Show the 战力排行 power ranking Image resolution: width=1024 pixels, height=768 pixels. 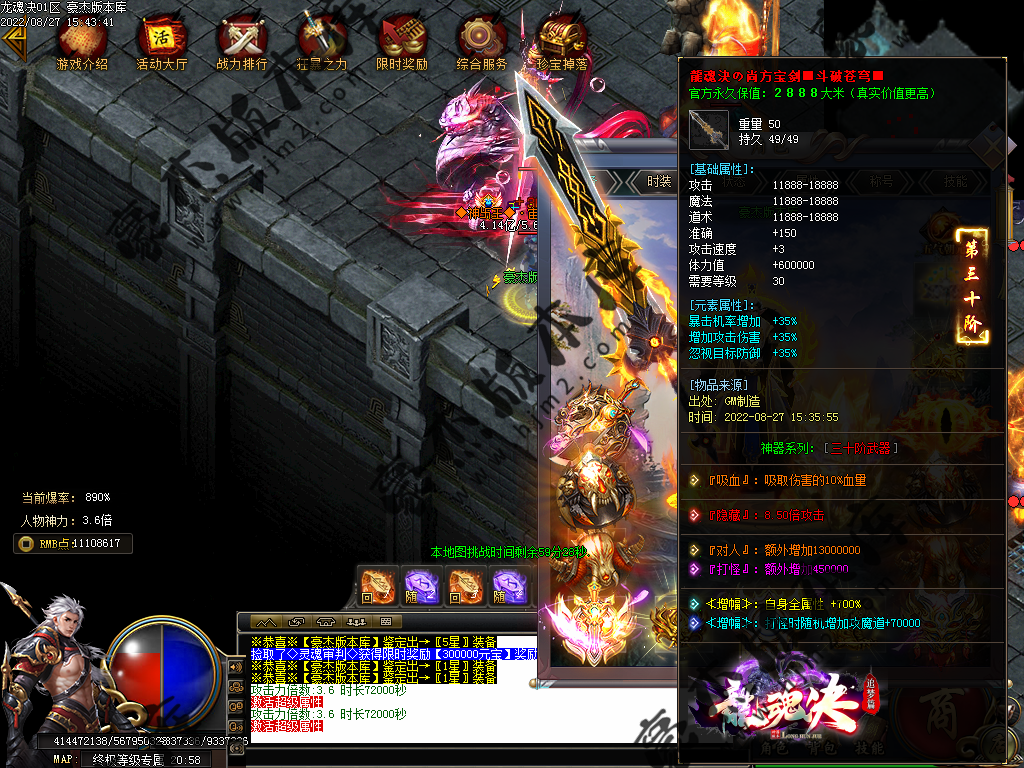click(x=242, y=42)
